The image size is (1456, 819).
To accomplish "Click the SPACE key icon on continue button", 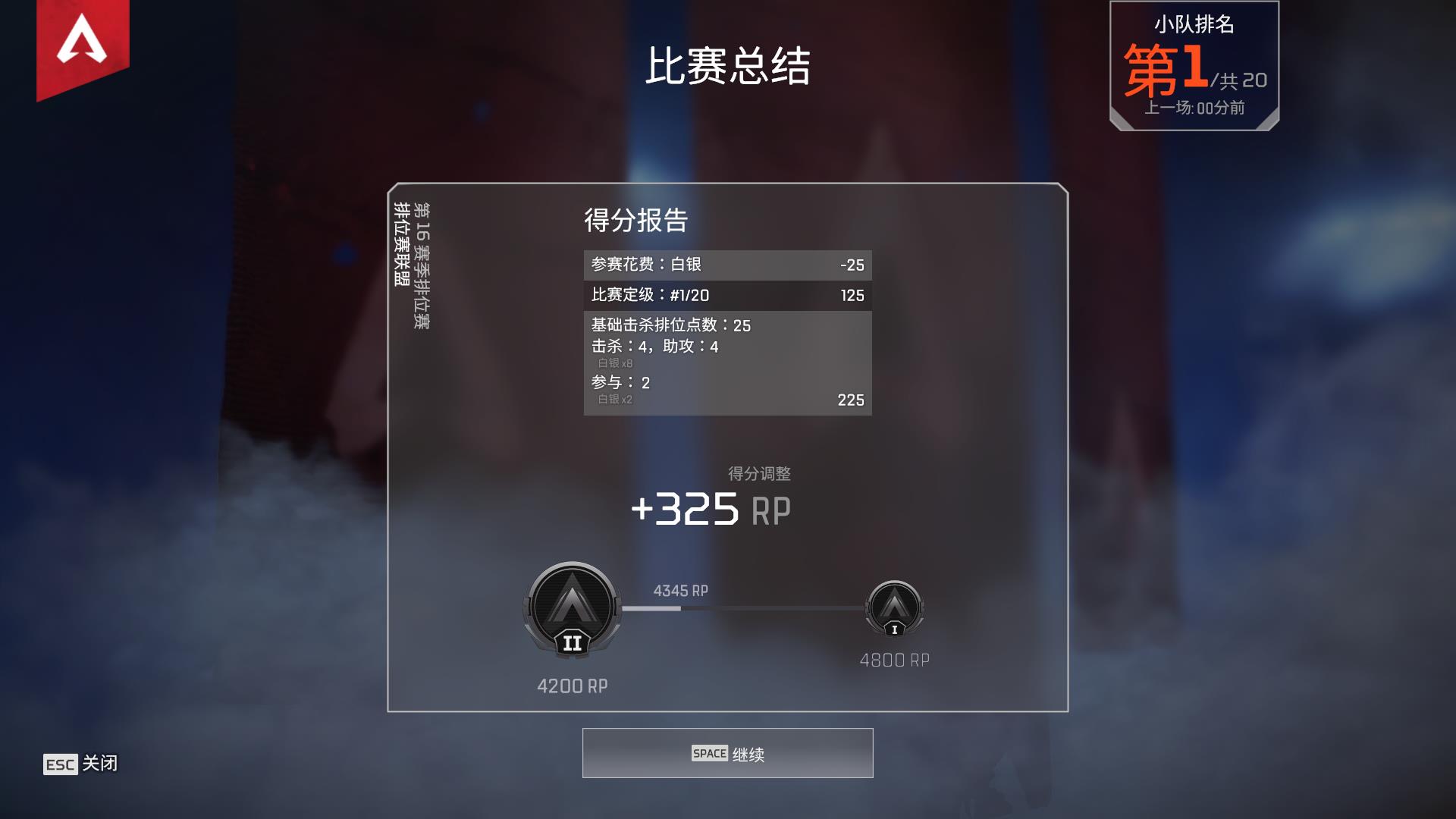I will click(x=710, y=753).
